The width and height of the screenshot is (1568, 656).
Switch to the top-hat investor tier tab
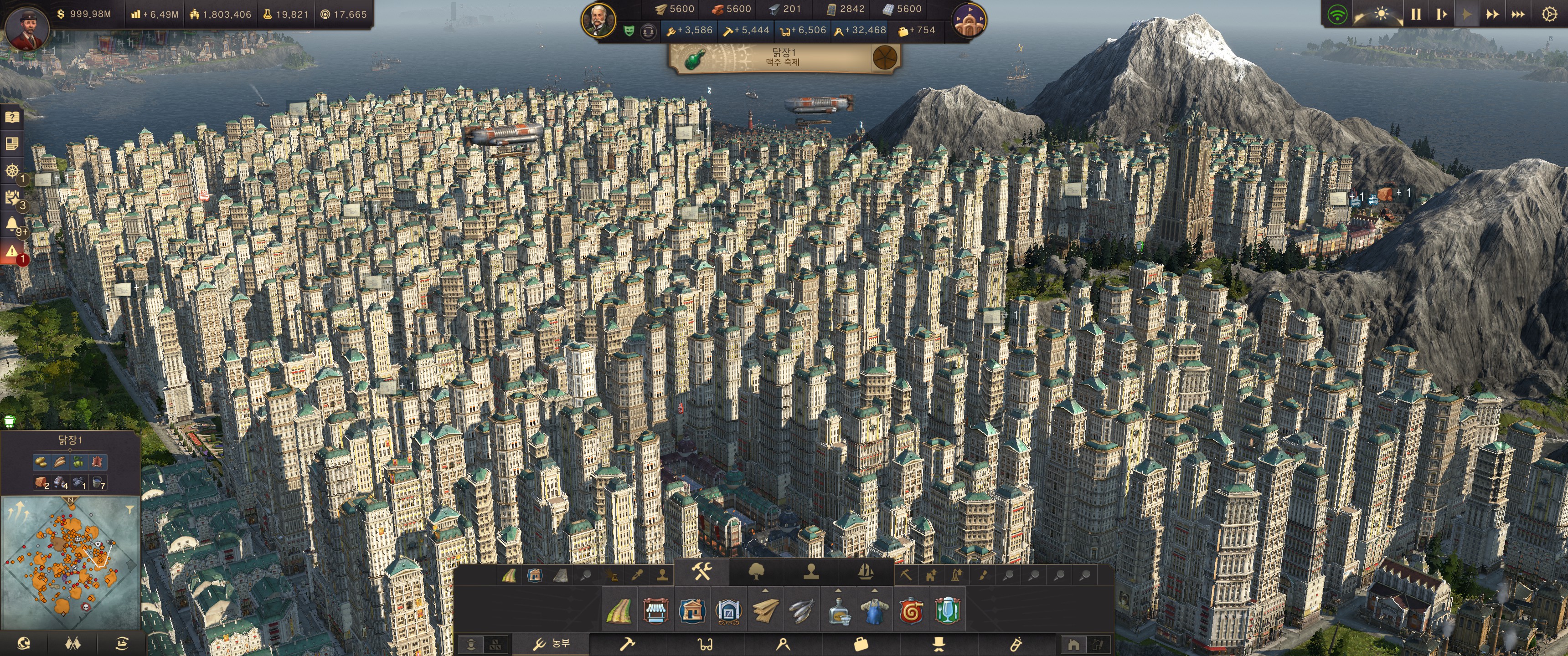[x=939, y=644]
